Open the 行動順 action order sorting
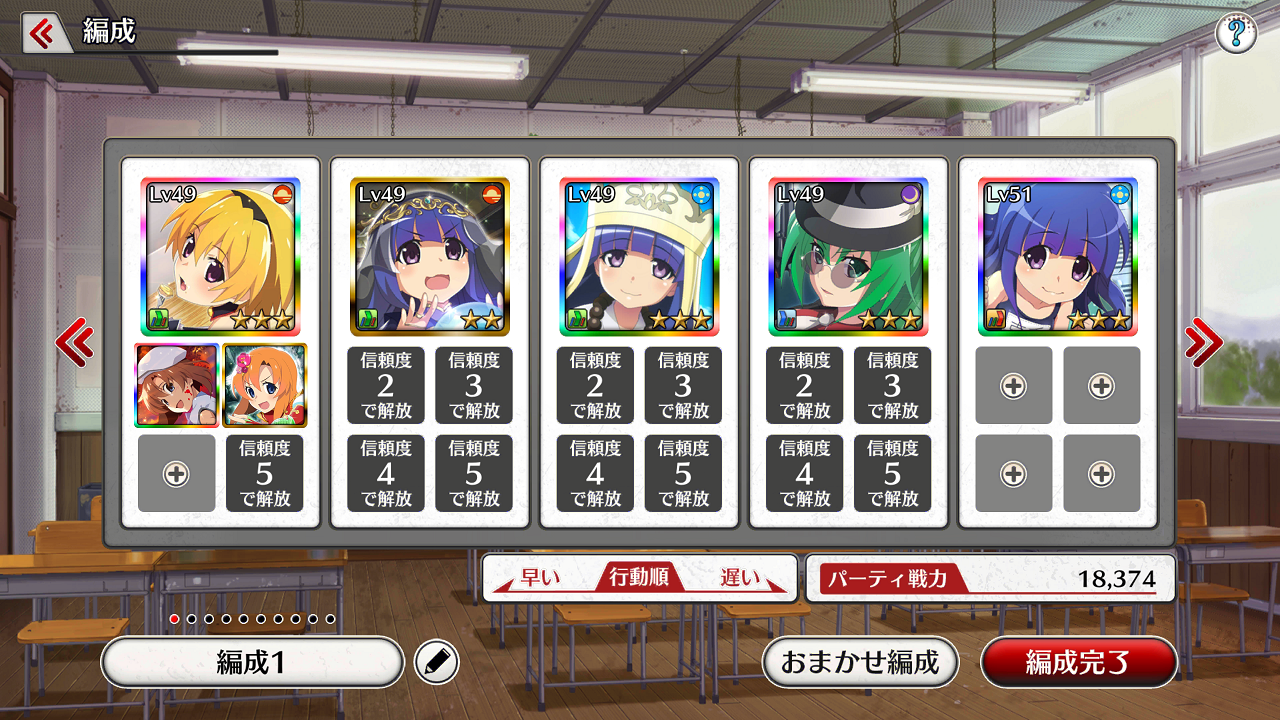The width and height of the screenshot is (1280, 720). 640,578
